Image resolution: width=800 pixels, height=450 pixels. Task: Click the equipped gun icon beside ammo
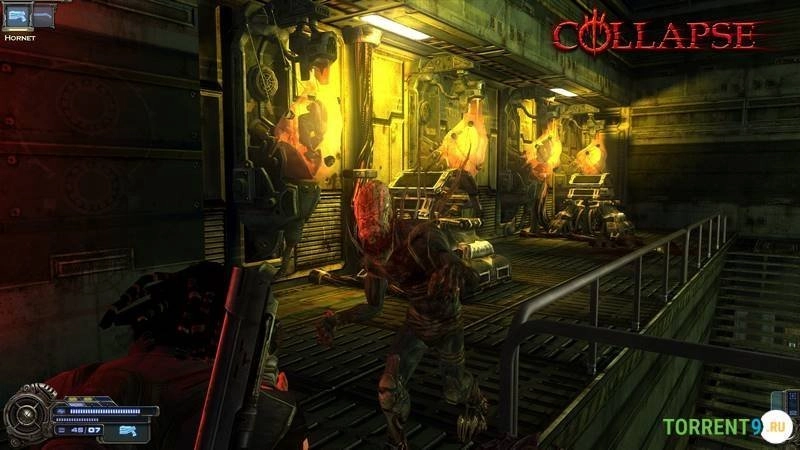coord(129,429)
